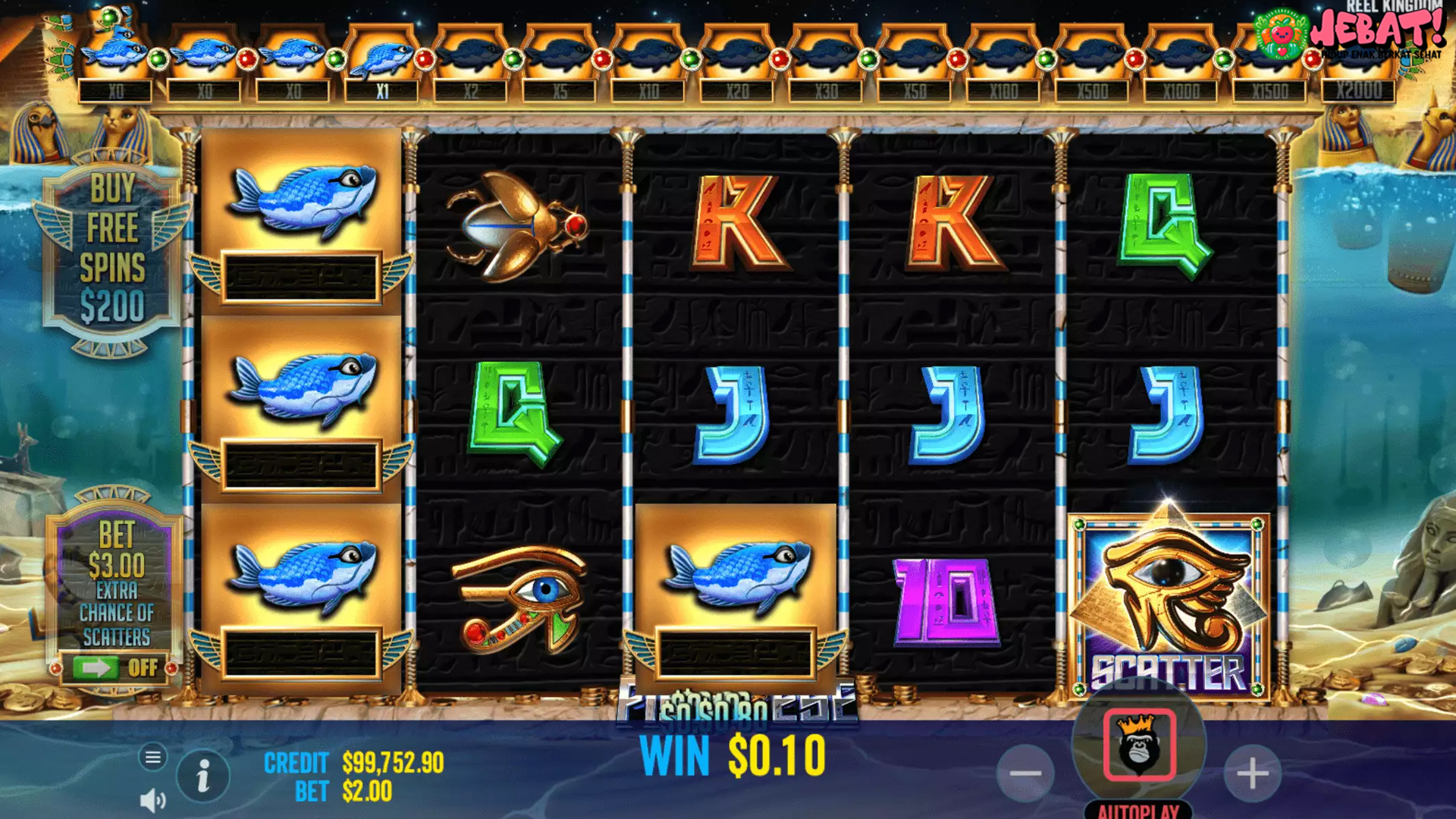Screen dimensions: 1456x819
Task: Show the game info page
Action: coord(202,777)
